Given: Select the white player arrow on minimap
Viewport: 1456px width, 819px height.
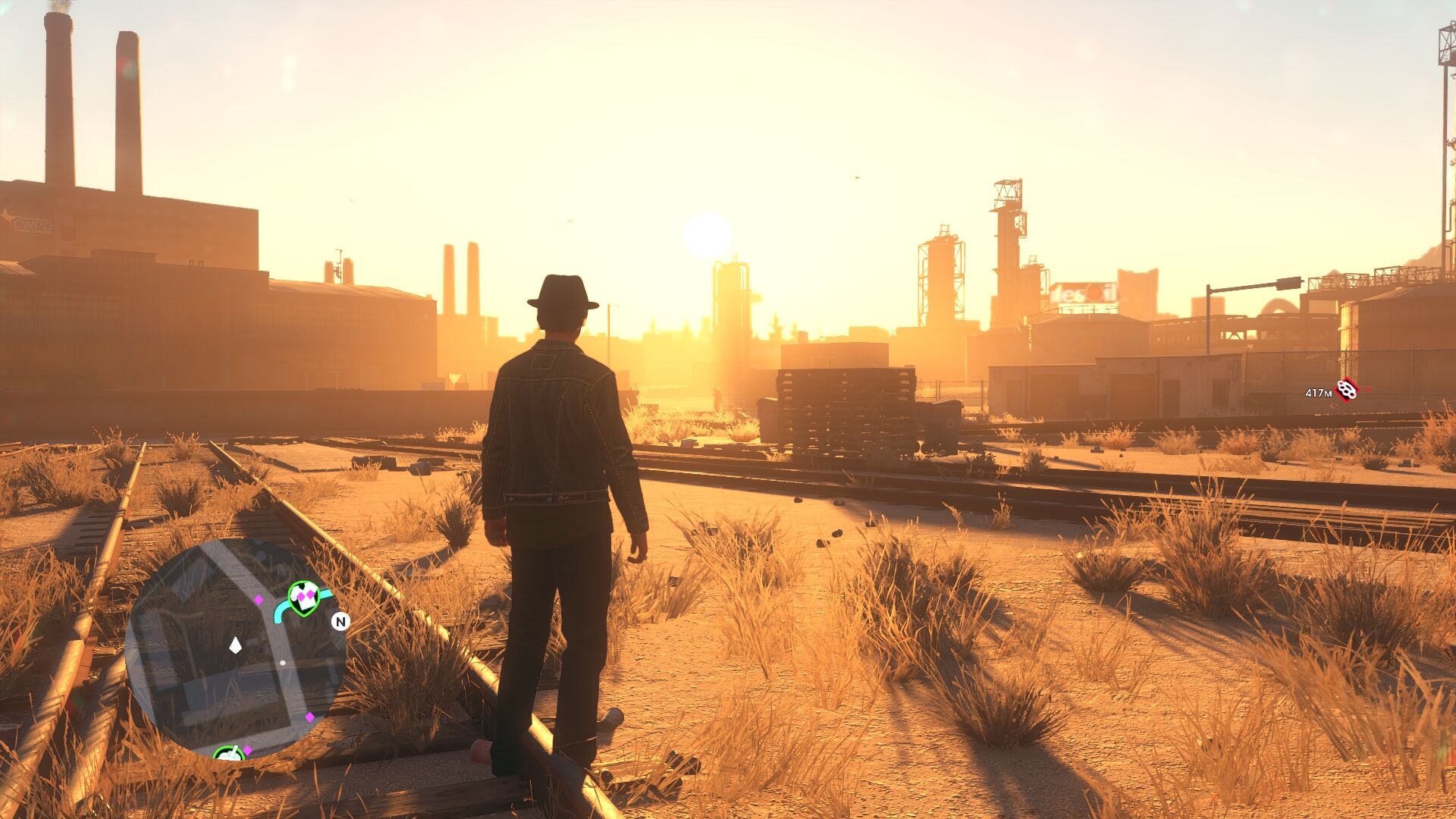Looking at the screenshot, I should (235, 645).
